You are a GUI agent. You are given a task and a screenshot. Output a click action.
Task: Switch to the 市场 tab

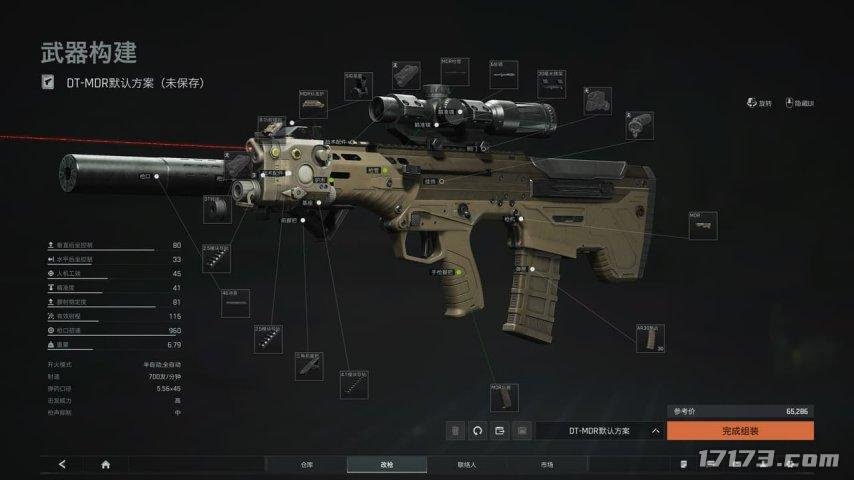coord(546,464)
